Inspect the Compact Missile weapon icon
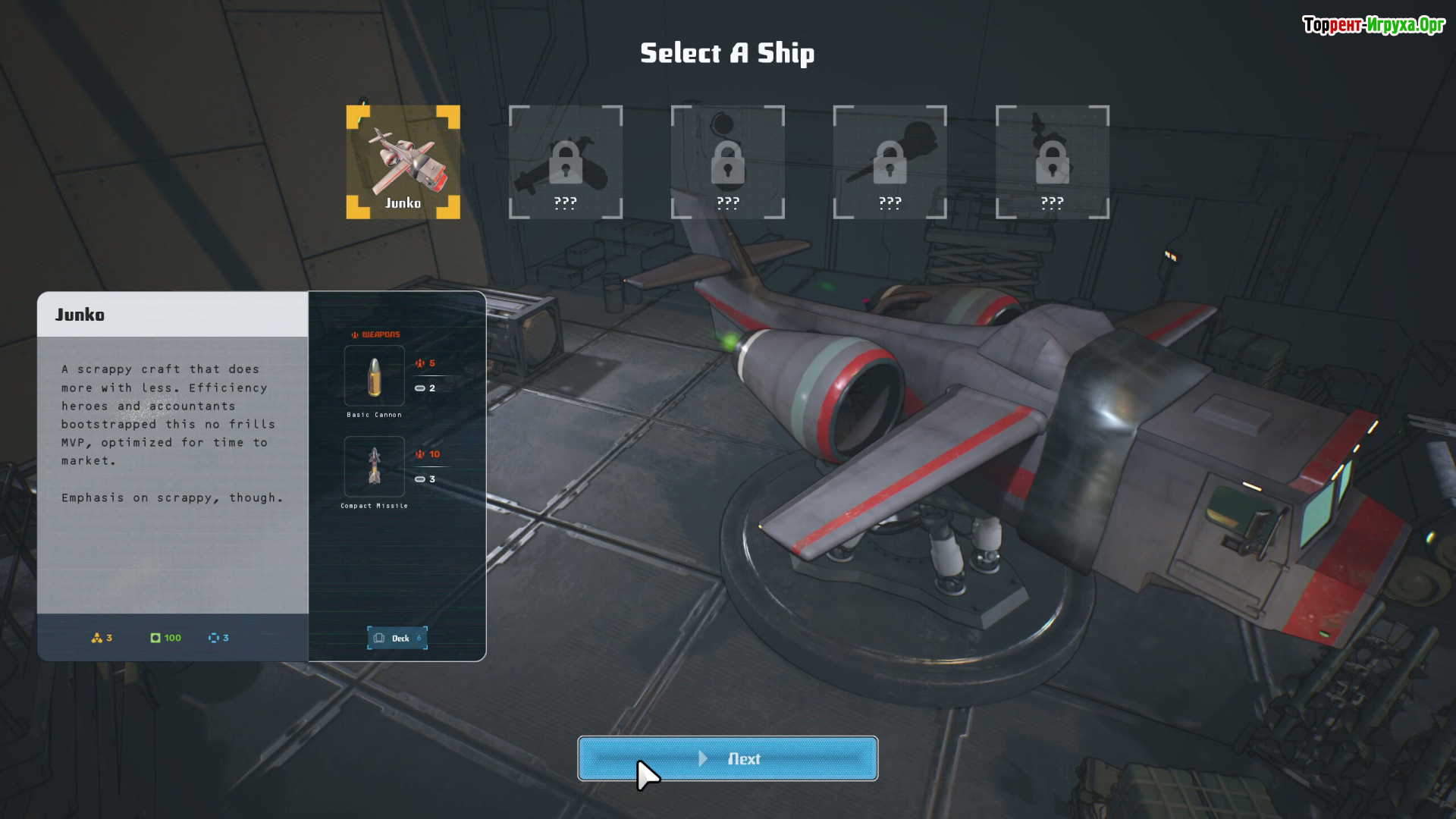The width and height of the screenshot is (1456, 819). (x=374, y=466)
